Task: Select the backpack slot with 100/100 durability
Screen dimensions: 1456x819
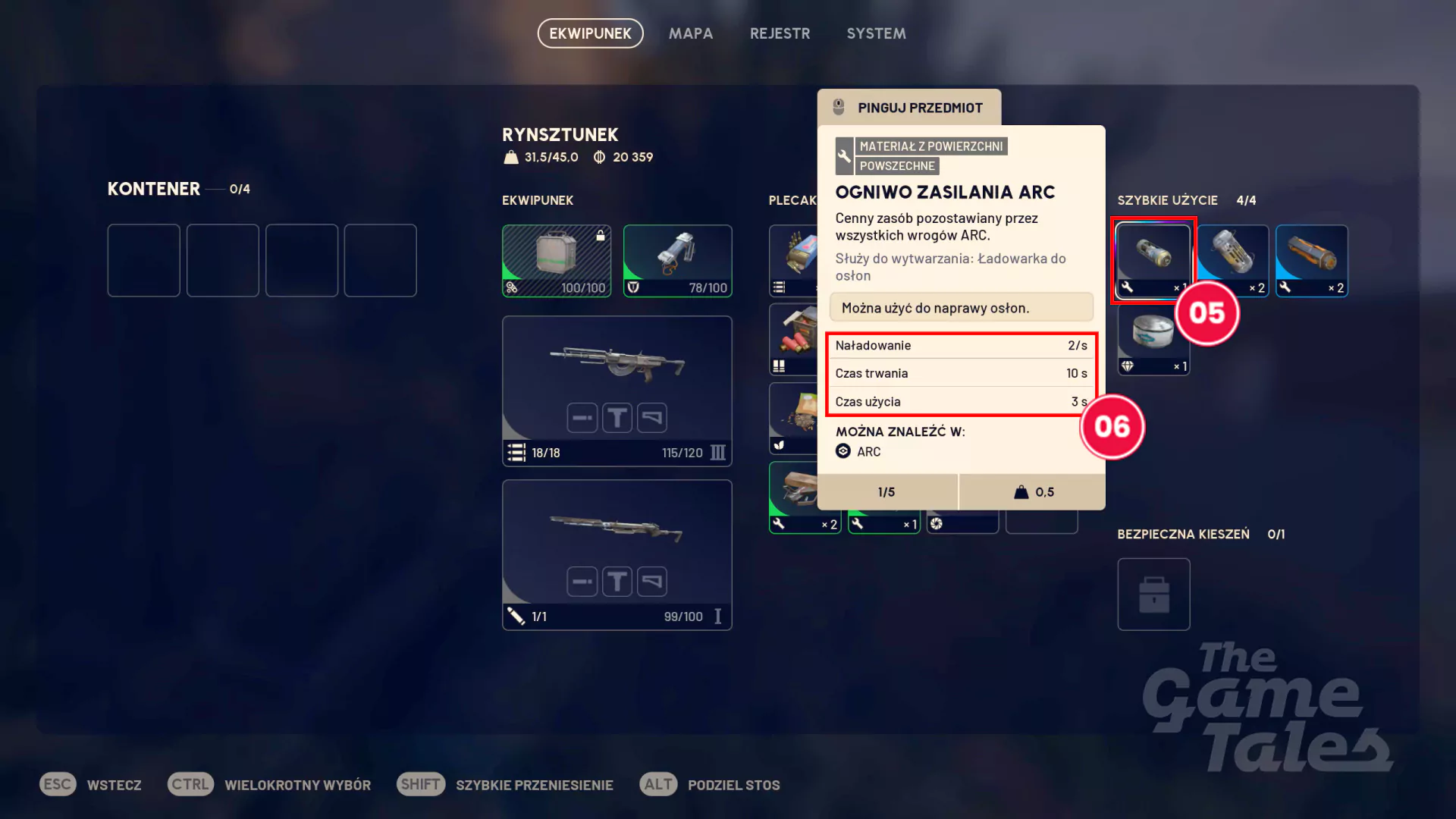Action: point(556,260)
